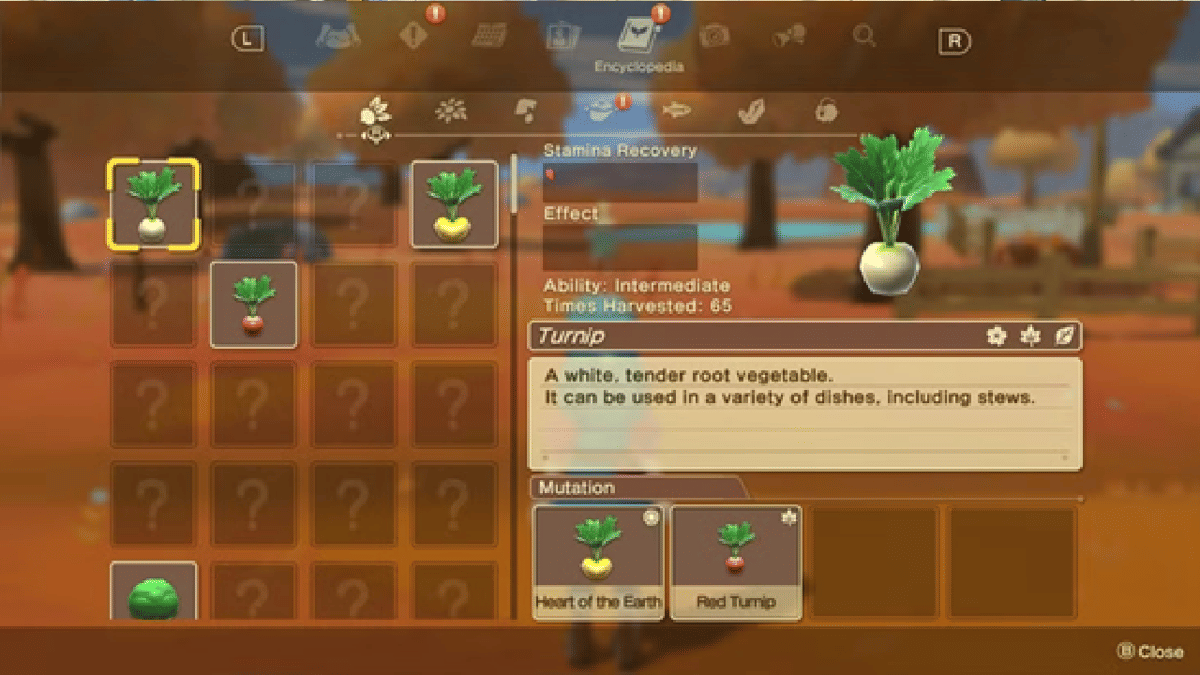Select the golden turnip entry in grid
Image resolution: width=1200 pixels, height=675 pixels.
point(454,204)
